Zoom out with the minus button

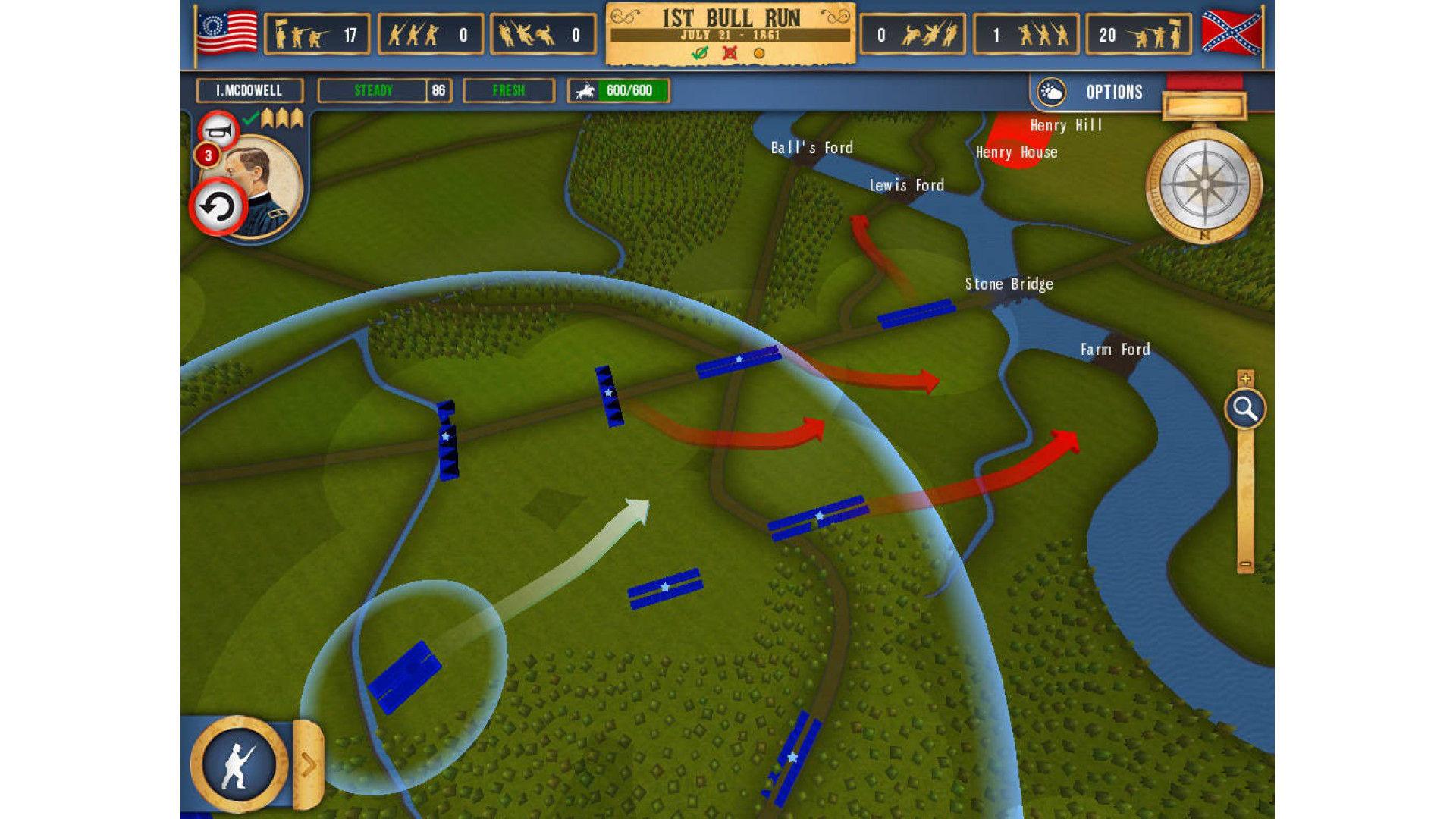pyautogui.click(x=1245, y=565)
